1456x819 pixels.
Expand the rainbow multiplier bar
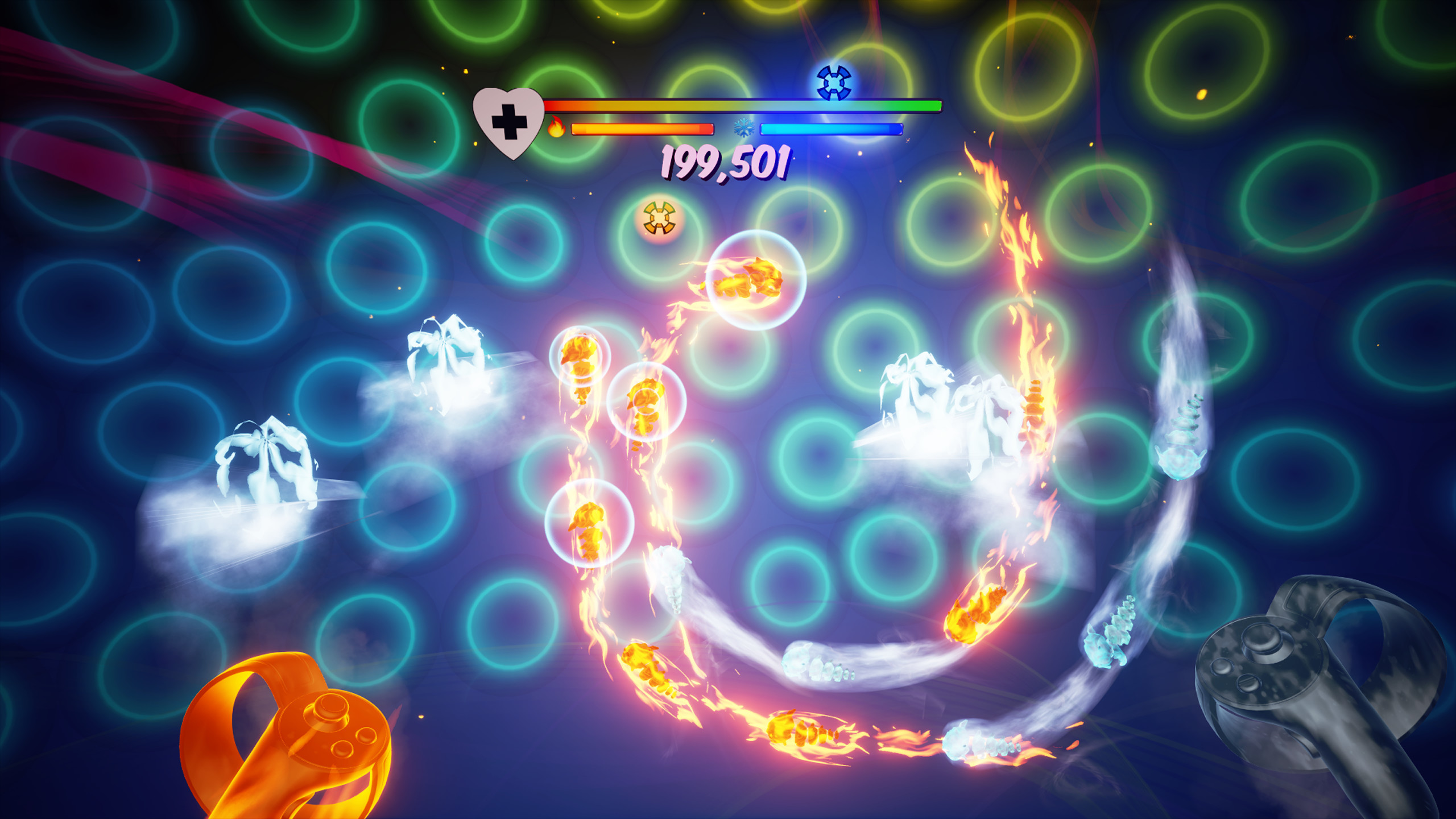point(739,105)
